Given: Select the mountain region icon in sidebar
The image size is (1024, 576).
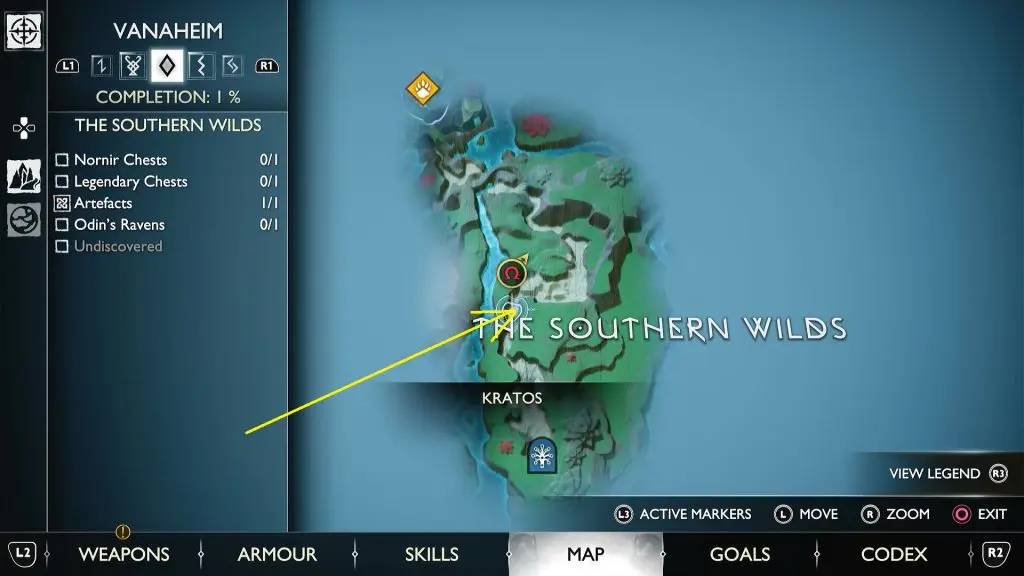Looking at the screenshot, I should [x=24, y=176].
